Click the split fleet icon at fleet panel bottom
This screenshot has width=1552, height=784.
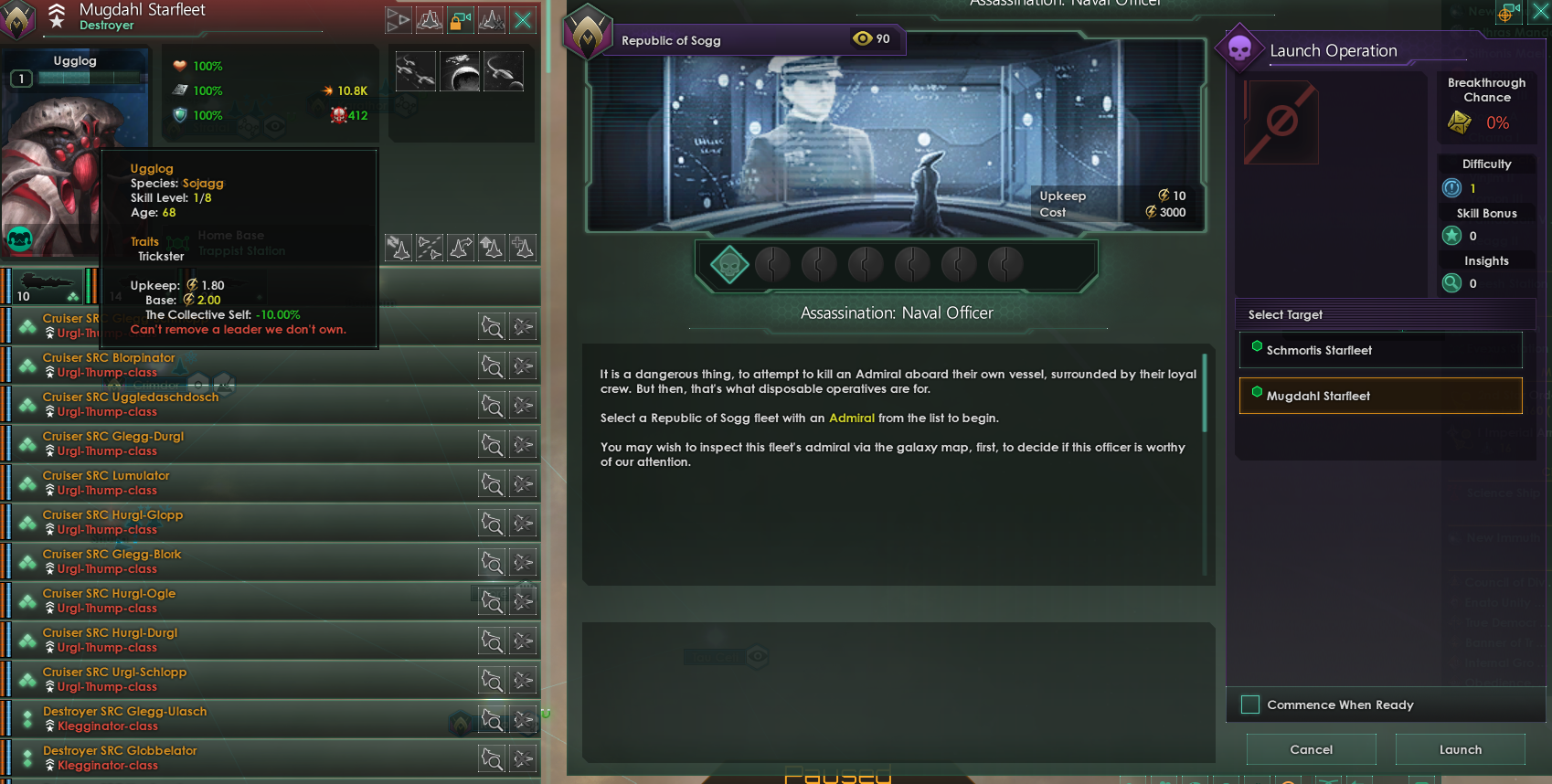[x=430, y=248]
